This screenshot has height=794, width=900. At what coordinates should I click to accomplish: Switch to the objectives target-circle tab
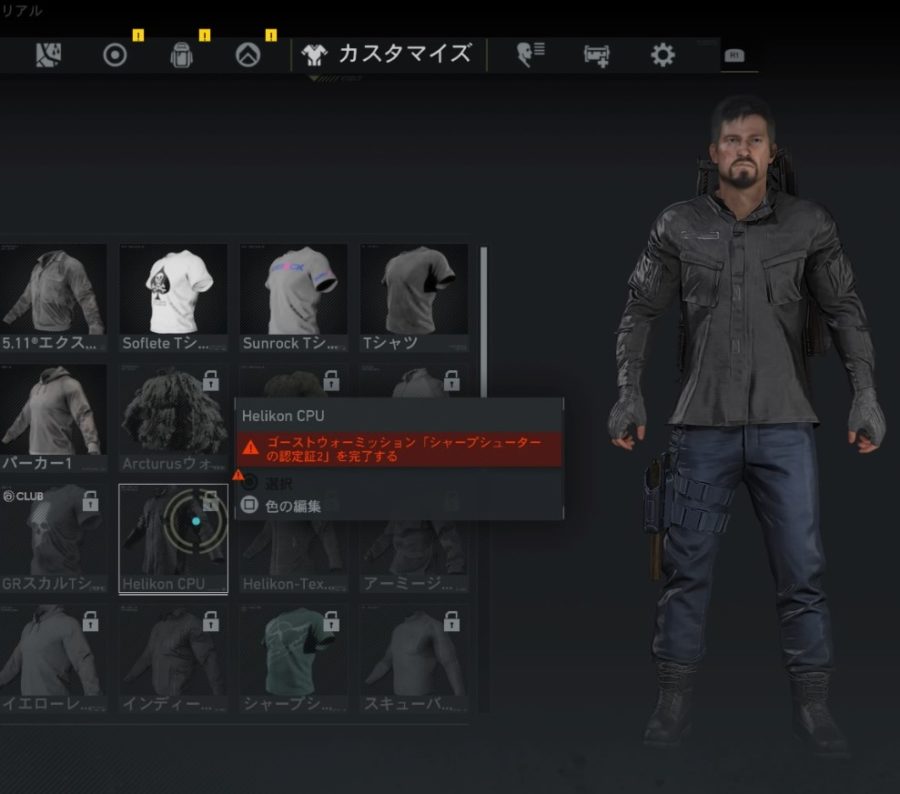[115, 55]
